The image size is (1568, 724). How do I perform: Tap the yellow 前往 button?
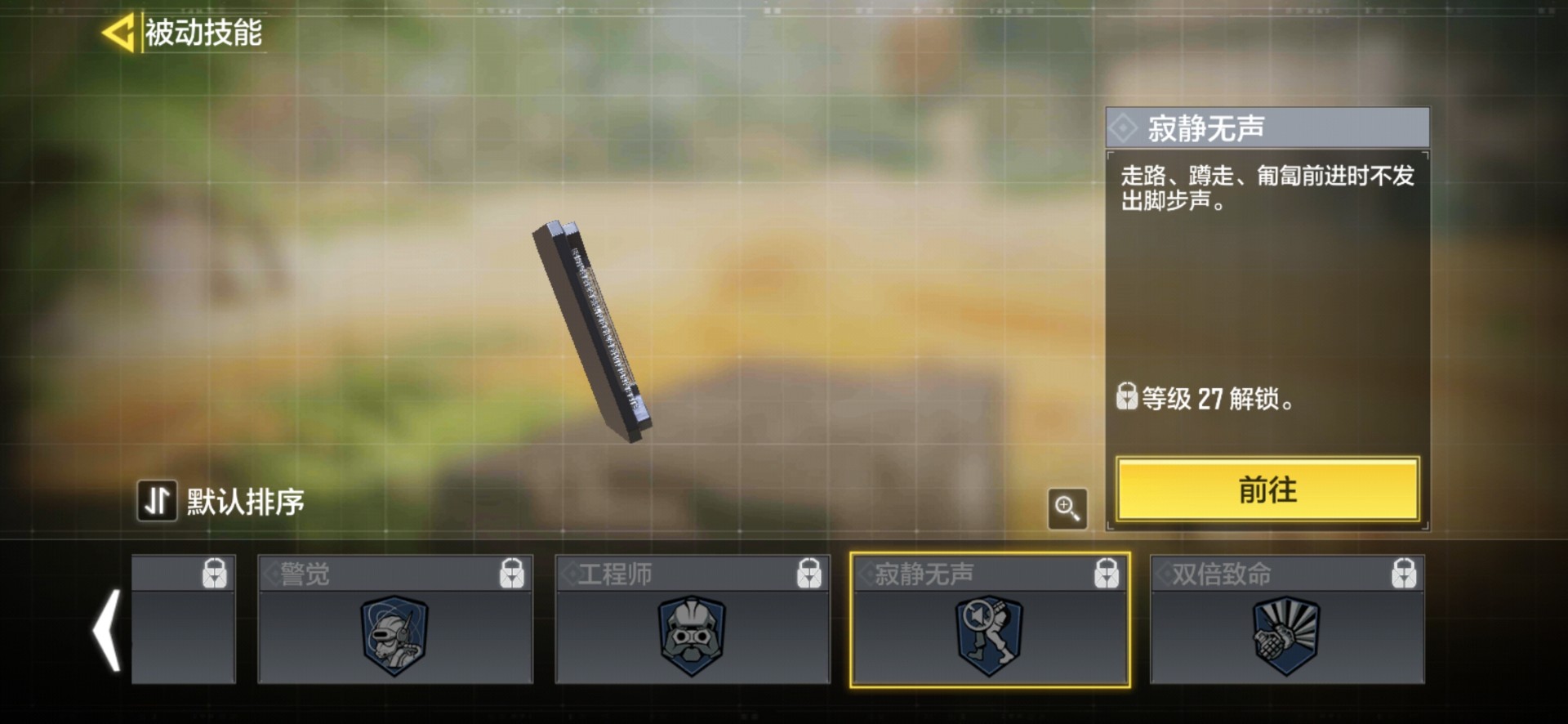(1267, 489)
